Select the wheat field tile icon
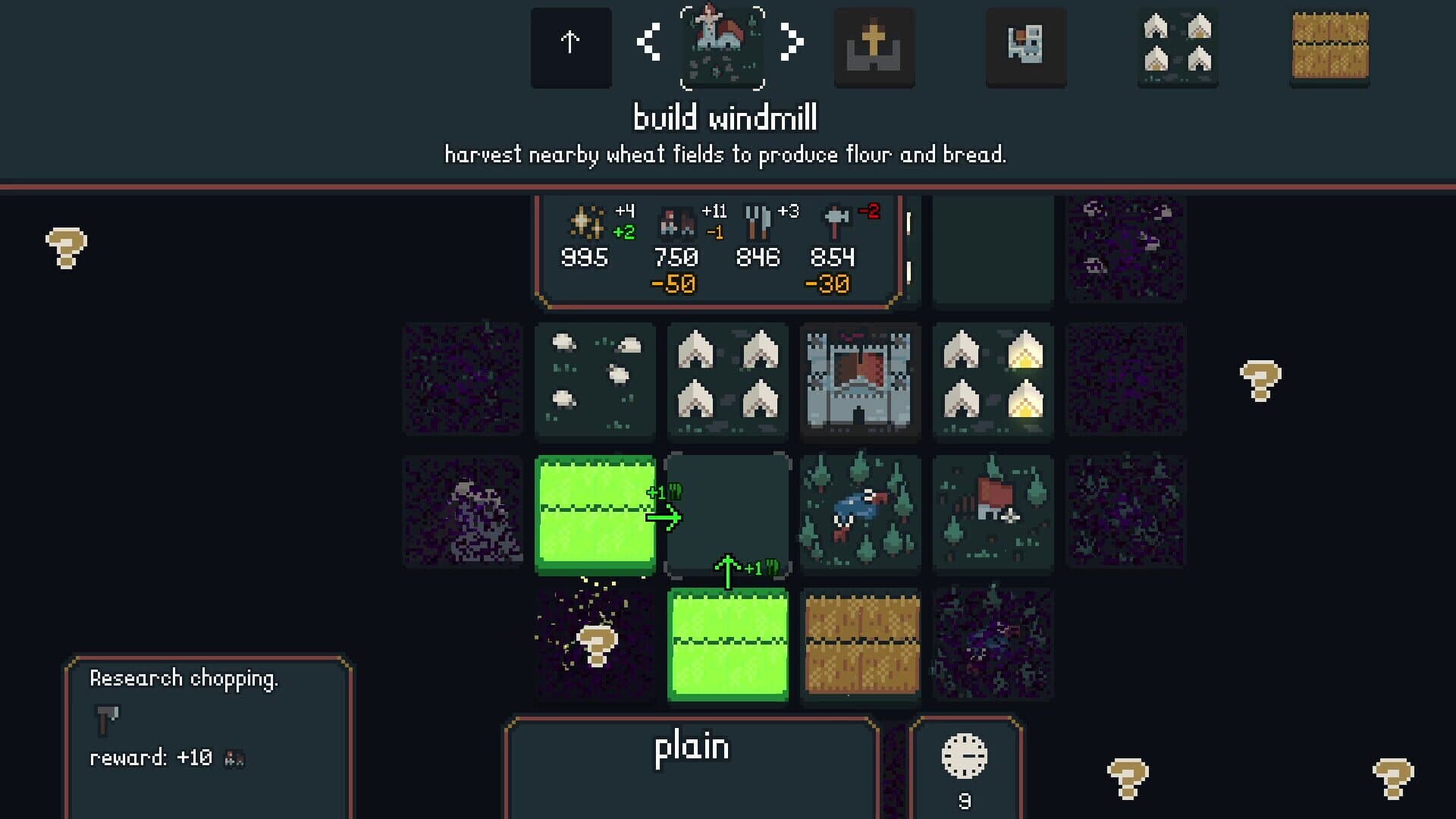The width and height of the screenshot is (1456, 819). click(x=1329, y=47)
